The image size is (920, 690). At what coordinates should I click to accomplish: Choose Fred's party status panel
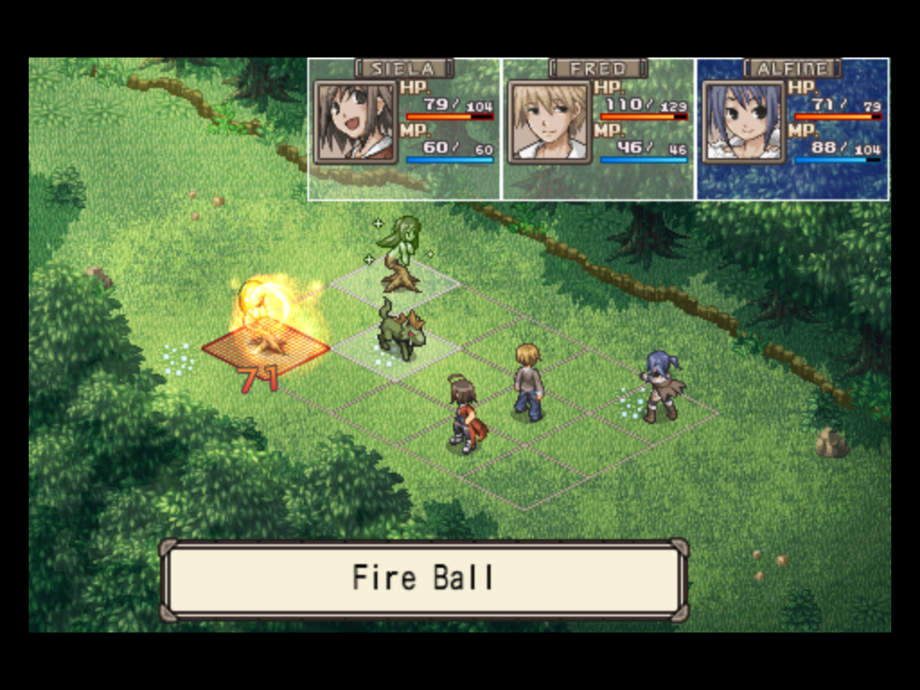point(598,129)
